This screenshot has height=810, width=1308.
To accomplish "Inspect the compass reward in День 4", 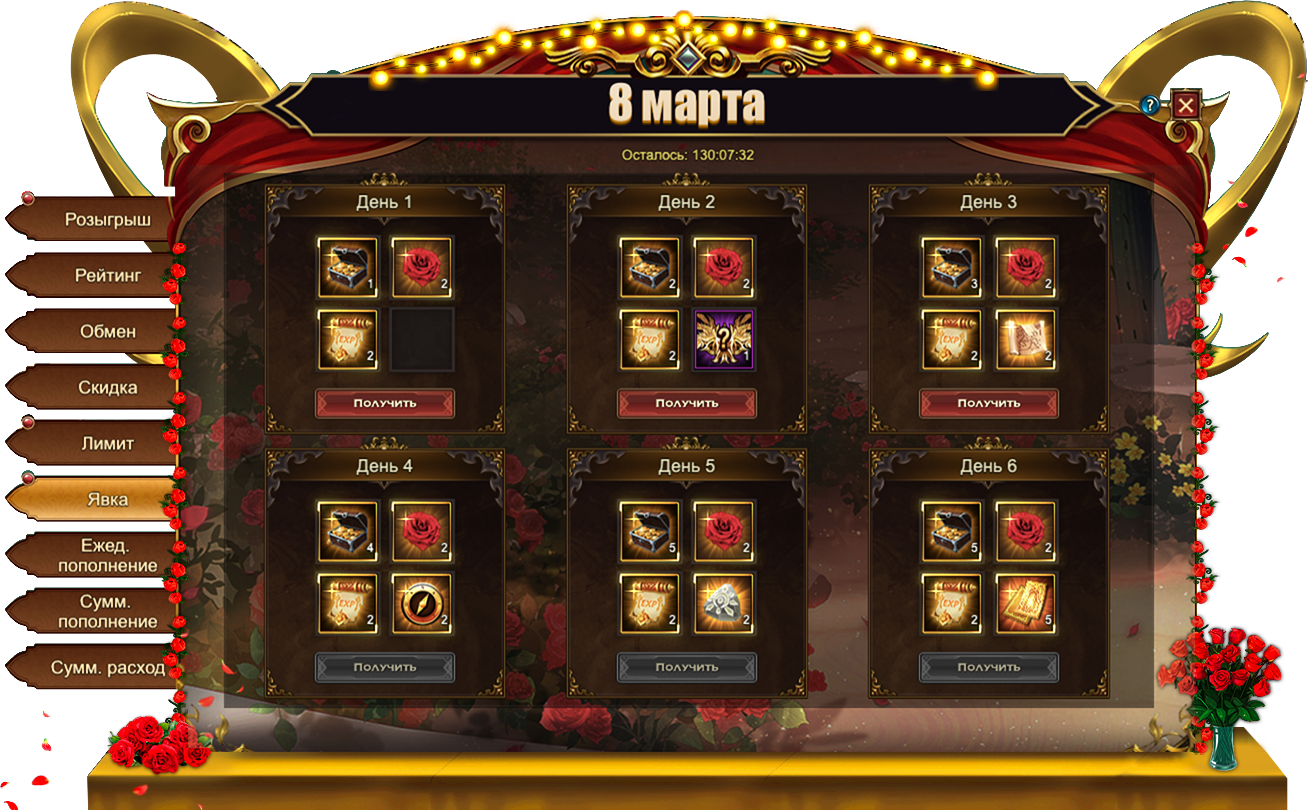I will pyautogui.click(x=422, y=603).
